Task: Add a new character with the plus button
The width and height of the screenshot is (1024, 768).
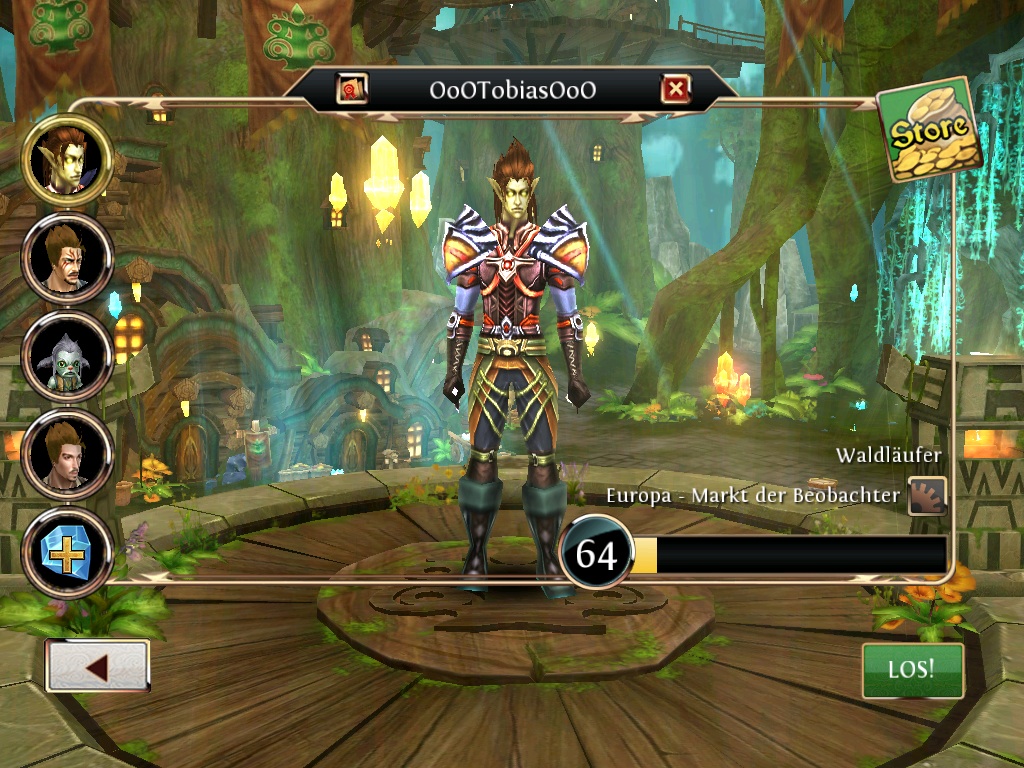Action: 68,552
